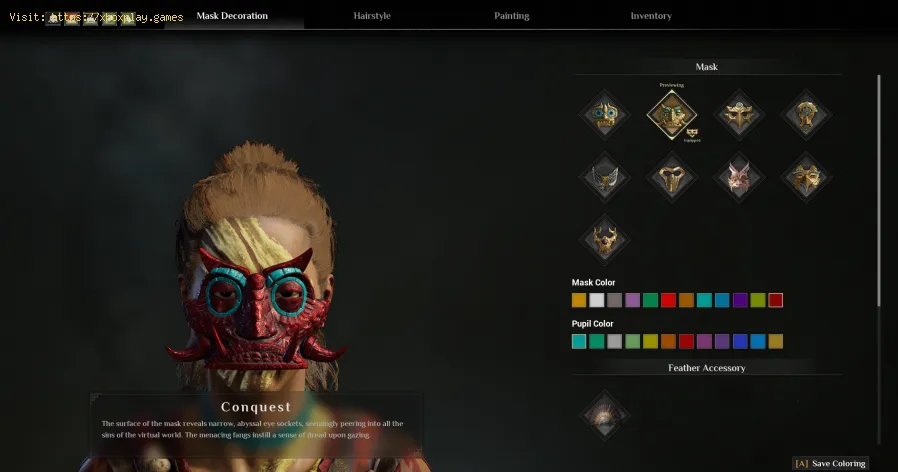The image size is (898, 472).
Task: Go to the Inventory tab
Action: click(651, 16)
